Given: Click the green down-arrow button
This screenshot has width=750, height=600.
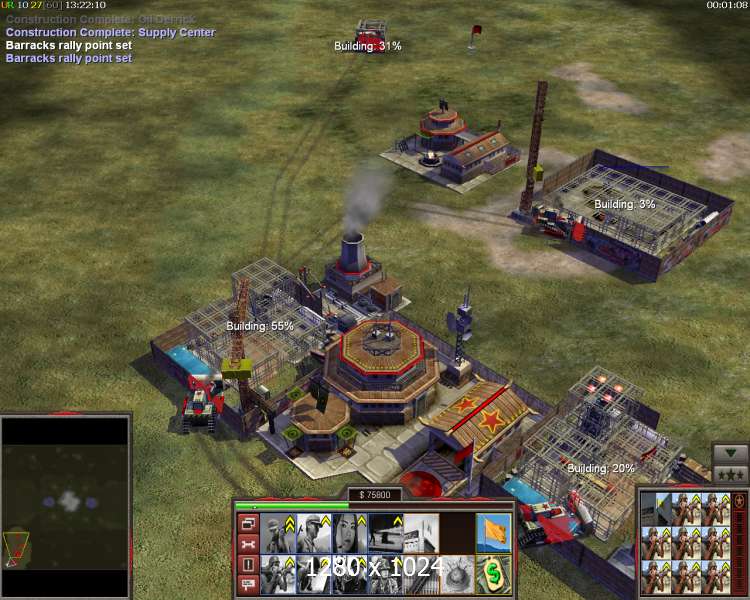Looking at the screenshot, I should click(729, 452).
